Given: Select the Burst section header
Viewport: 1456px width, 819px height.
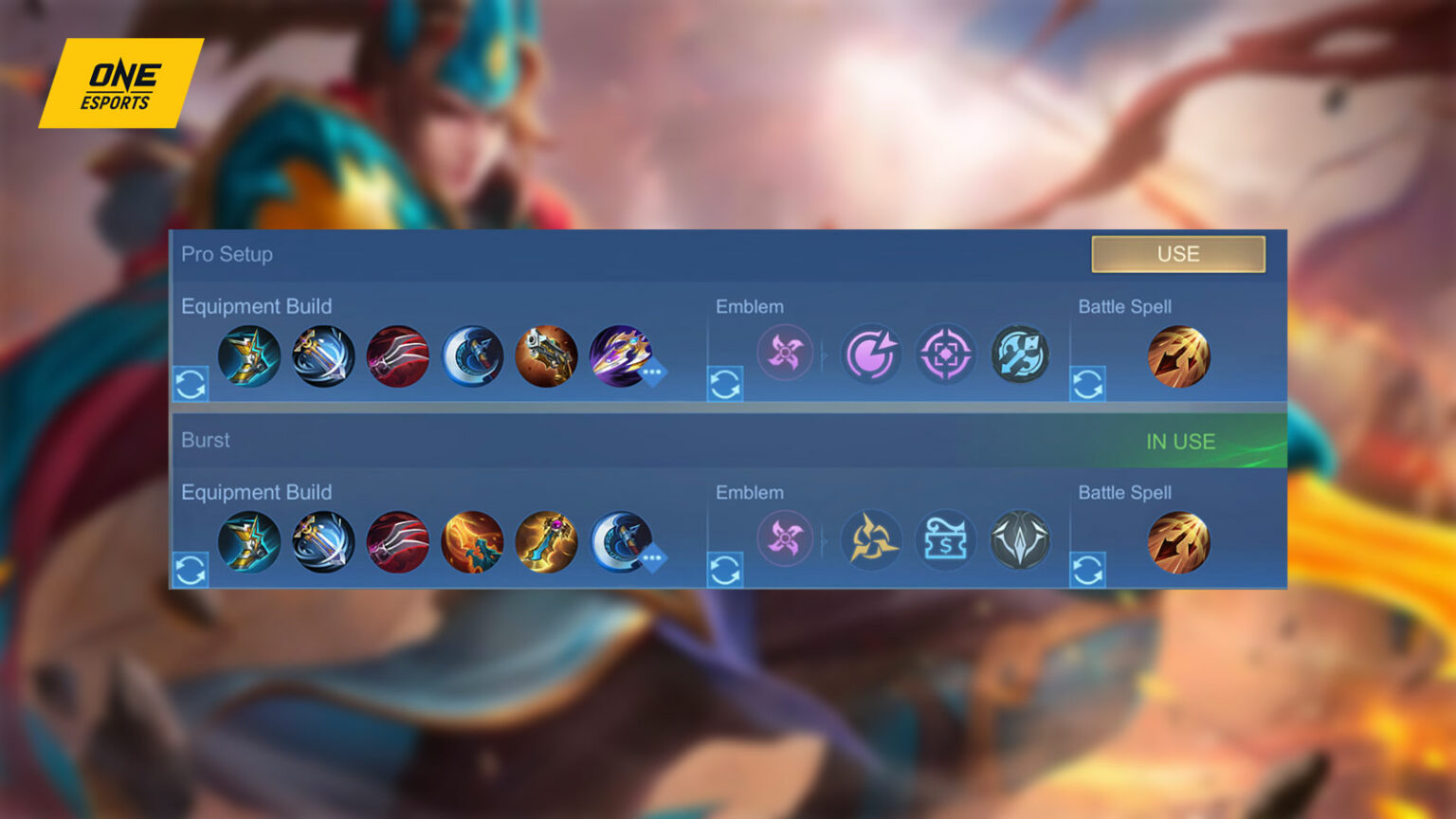Looking at the screenshot, I should click(206, 440).
